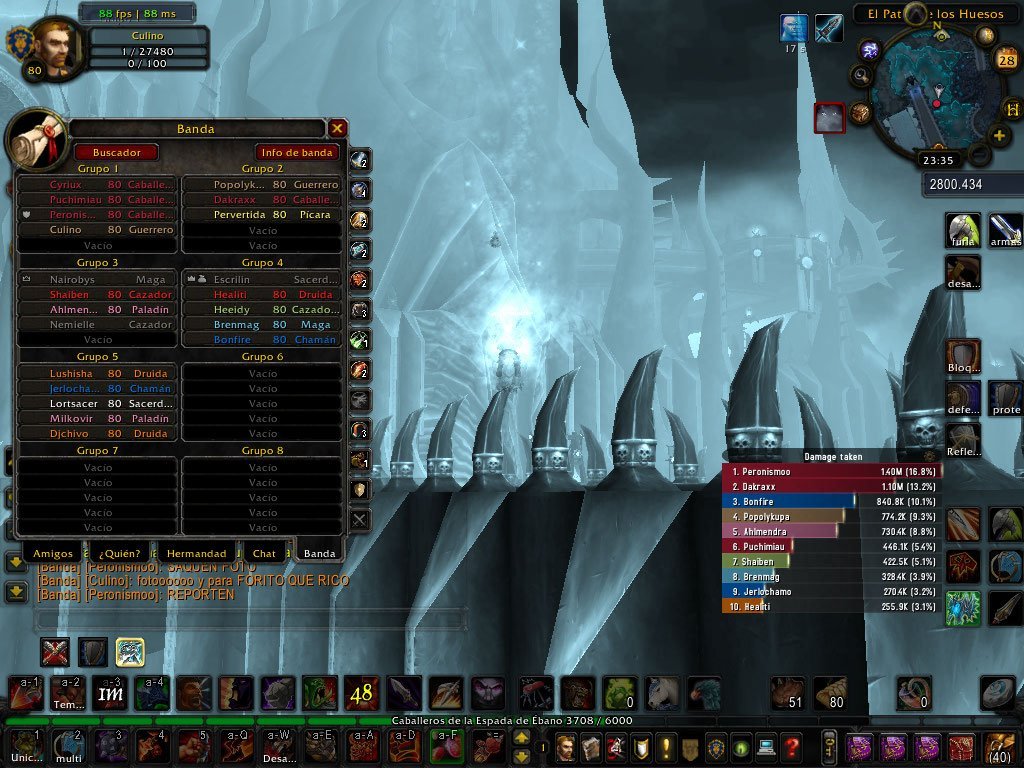Viewport: 1024px width, 768px height.
Task: Click the minimap tracking magnifier icon
Action: (x=860, y=74)
